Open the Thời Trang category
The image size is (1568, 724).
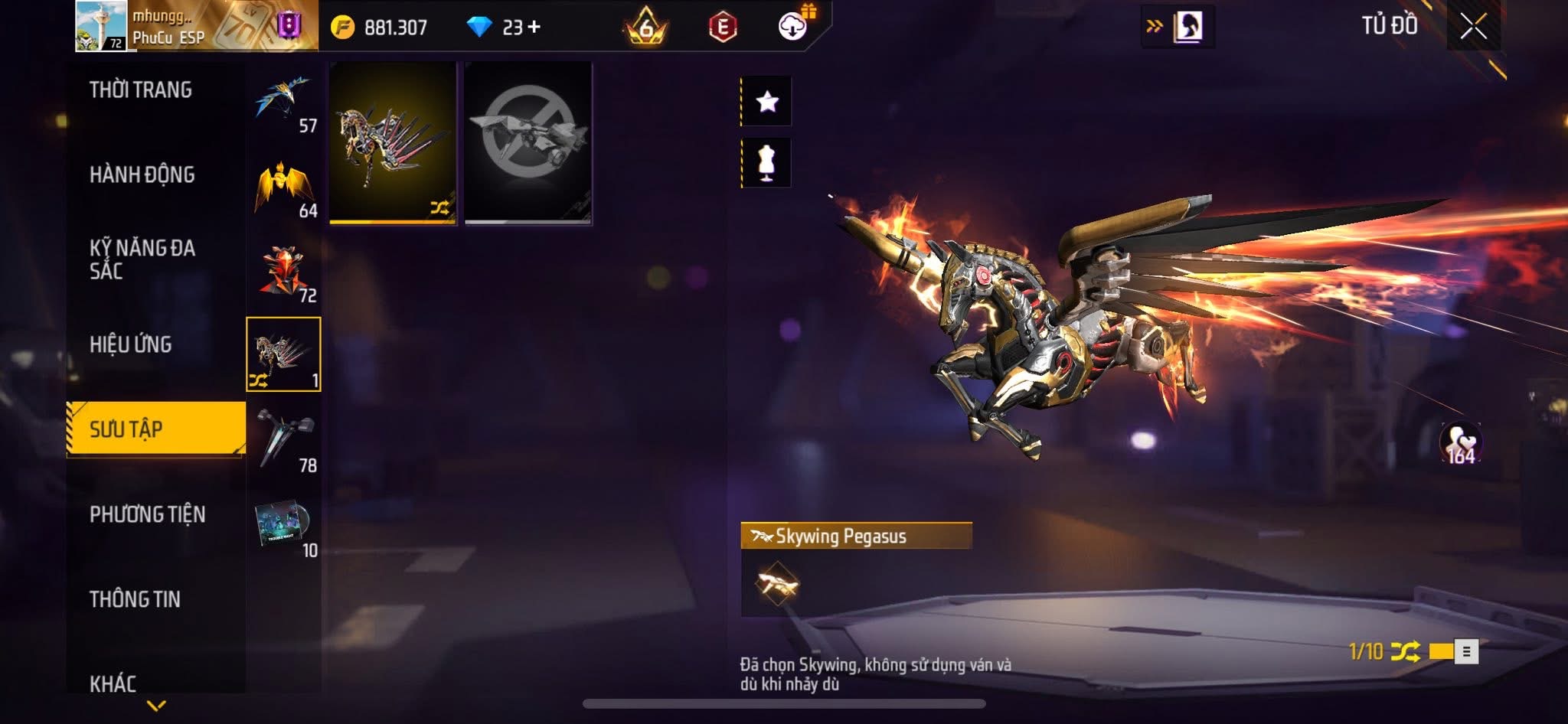[x=141, y=90]
